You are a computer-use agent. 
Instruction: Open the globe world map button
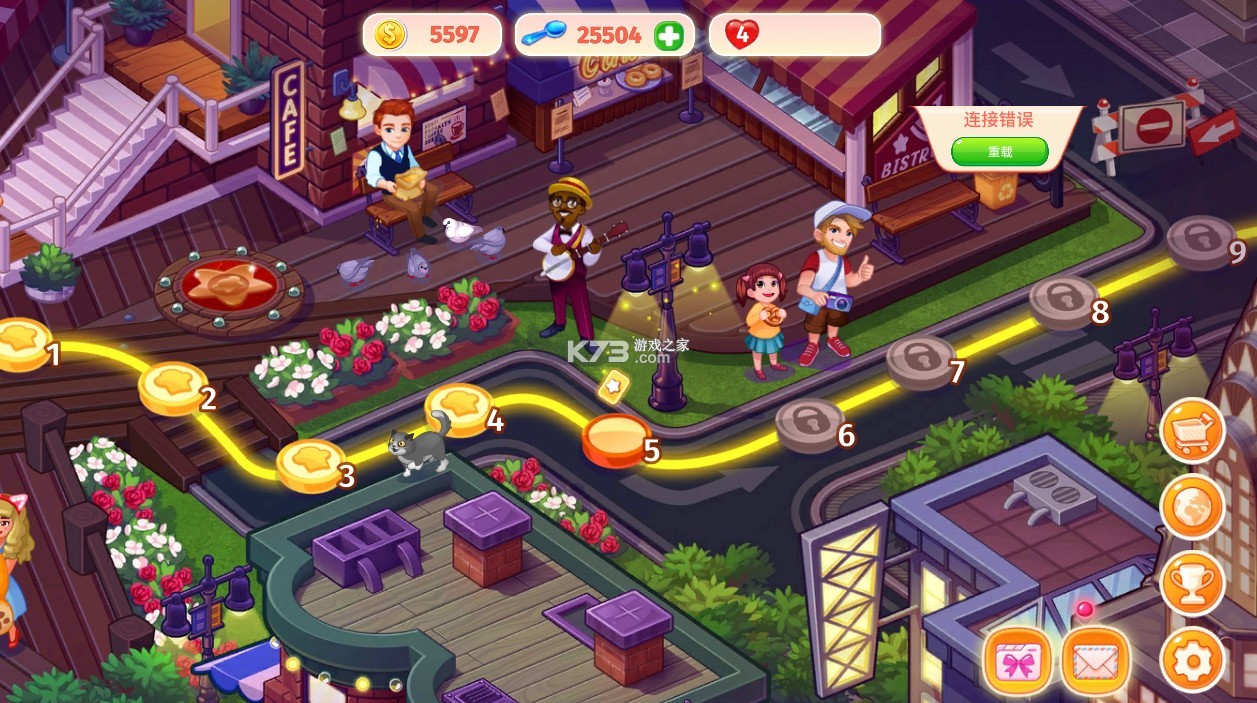pyautogui.click(x=1192, y=507)
